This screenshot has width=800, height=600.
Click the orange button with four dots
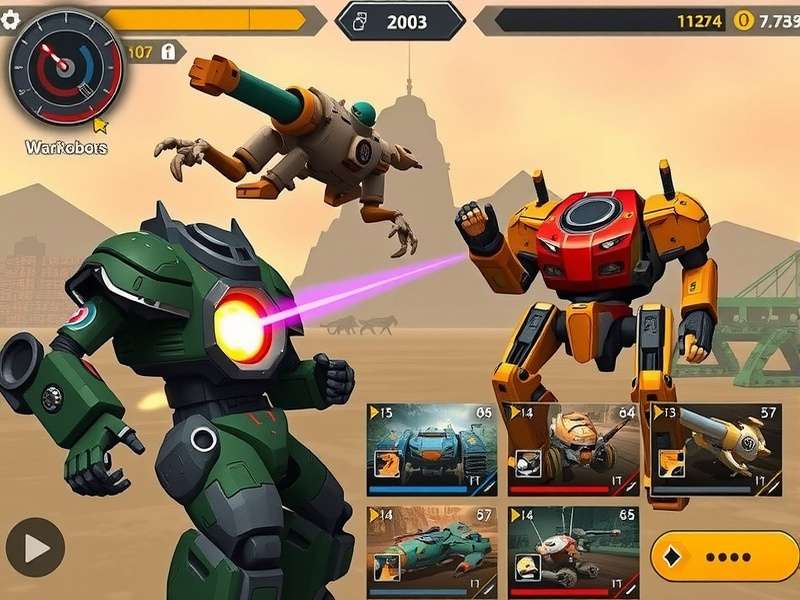point(722,556)
